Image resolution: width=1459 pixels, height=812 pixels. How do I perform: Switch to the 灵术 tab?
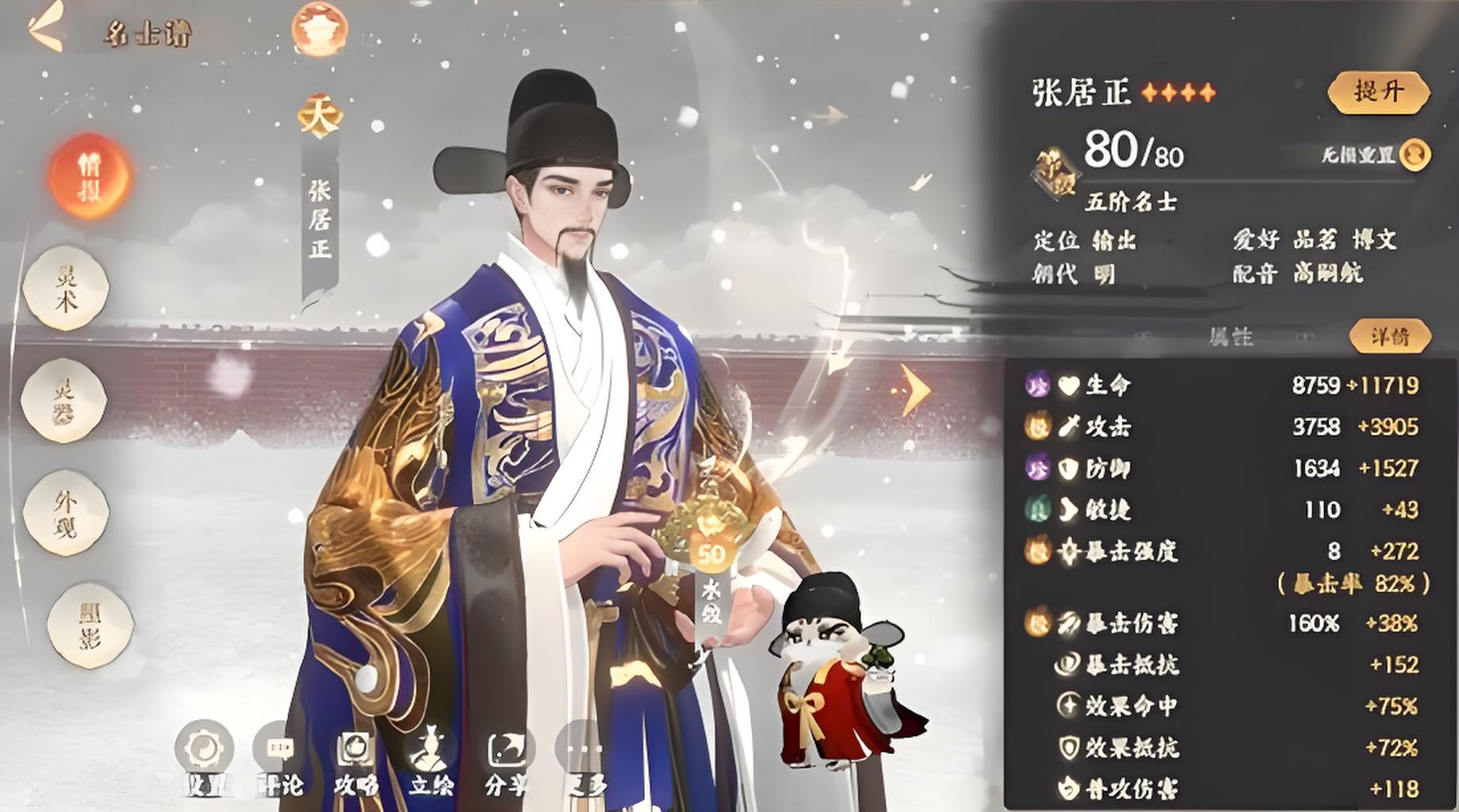[x=66, y=288]
